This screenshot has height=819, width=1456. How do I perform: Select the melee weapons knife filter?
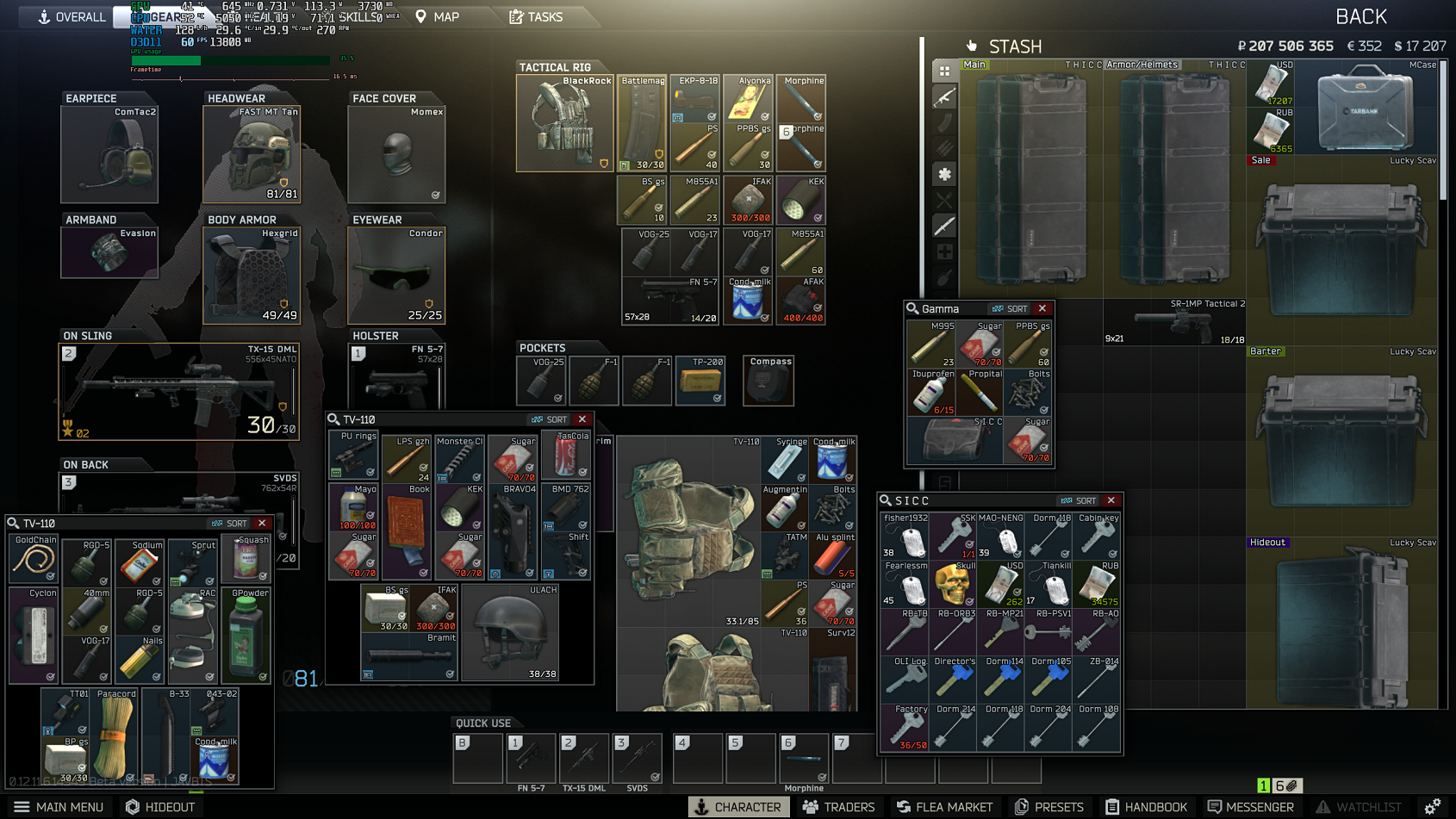(x=944, y=225)
